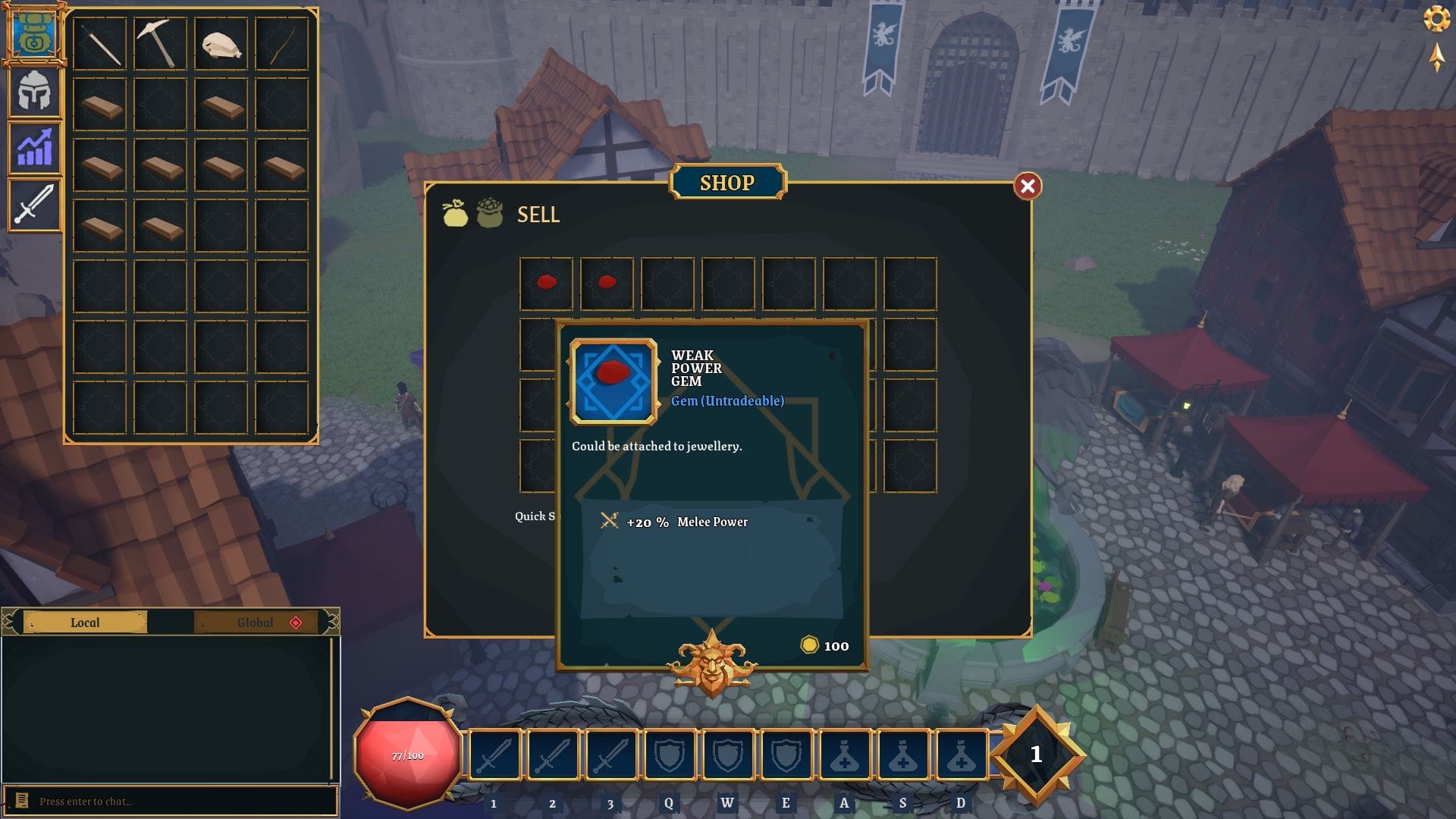Open the backpack inventory panel

34,34
